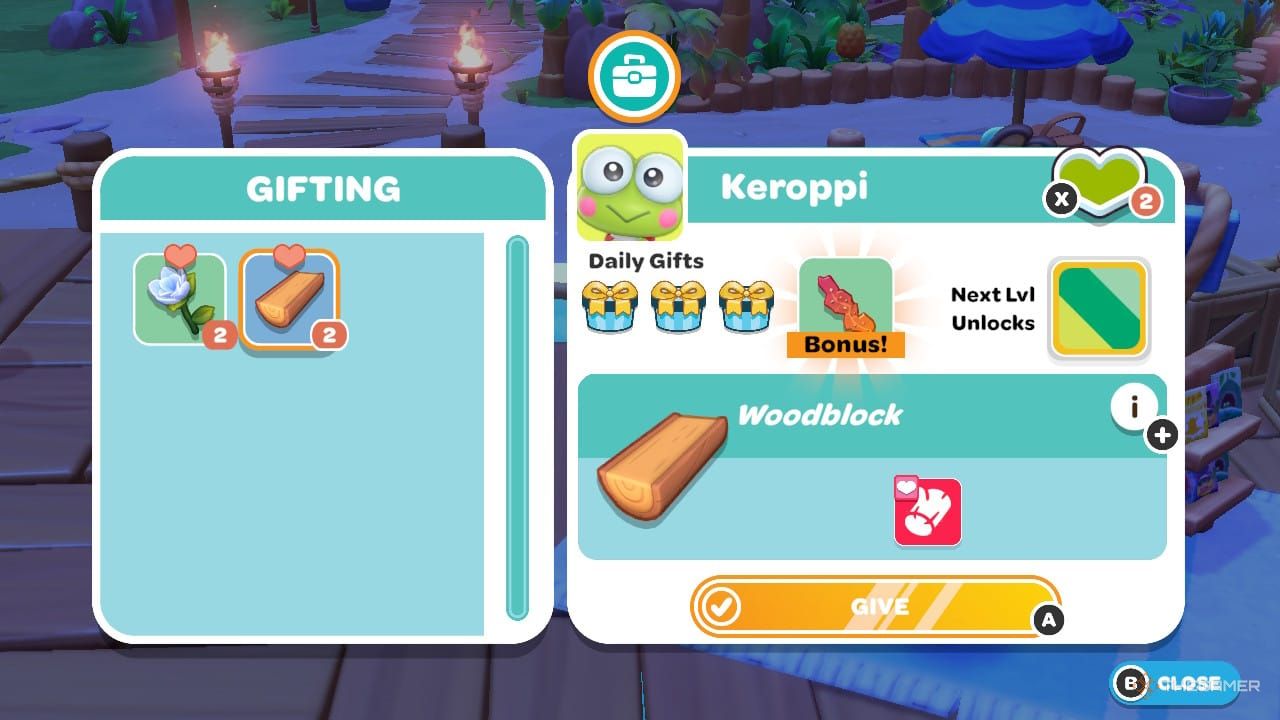This screenshot has width=1280, height=720.
Task: Select the blue flower gift slot
Action: tap(181, 299)
